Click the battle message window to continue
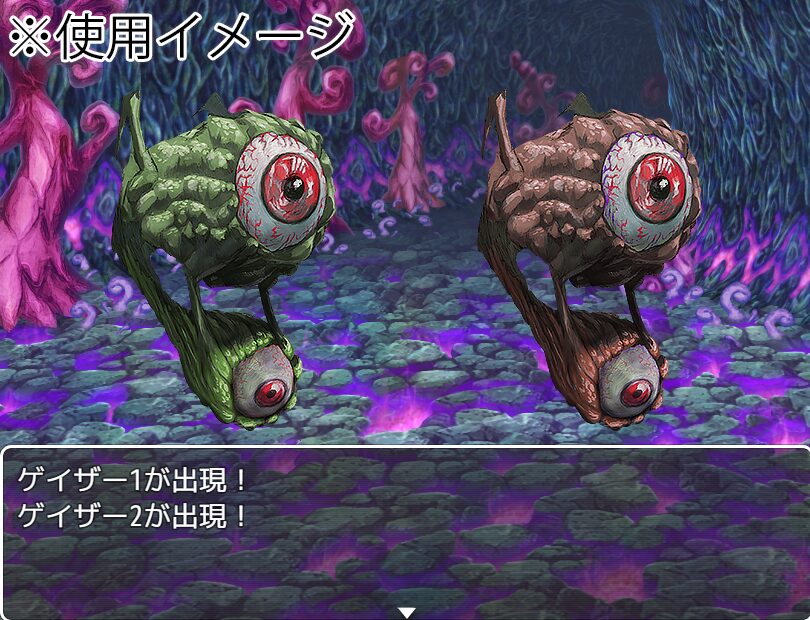The height and width of the screenshot is (620, 810). [x=405, y=530]
